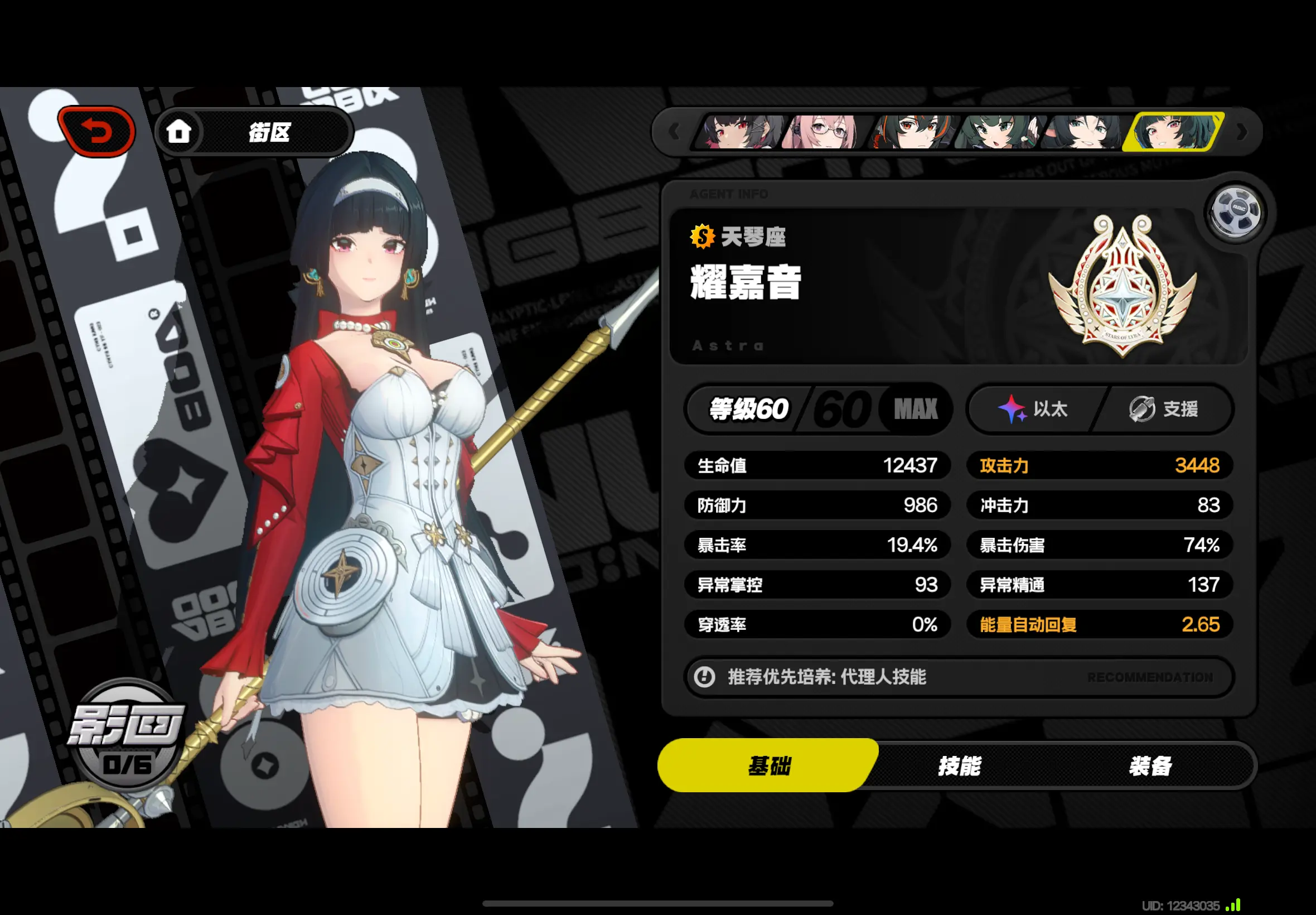Viewport: 1316px width, 915px height.
Task: Click the silver round W-Engine icon
Action: [x=1236, y=213]
